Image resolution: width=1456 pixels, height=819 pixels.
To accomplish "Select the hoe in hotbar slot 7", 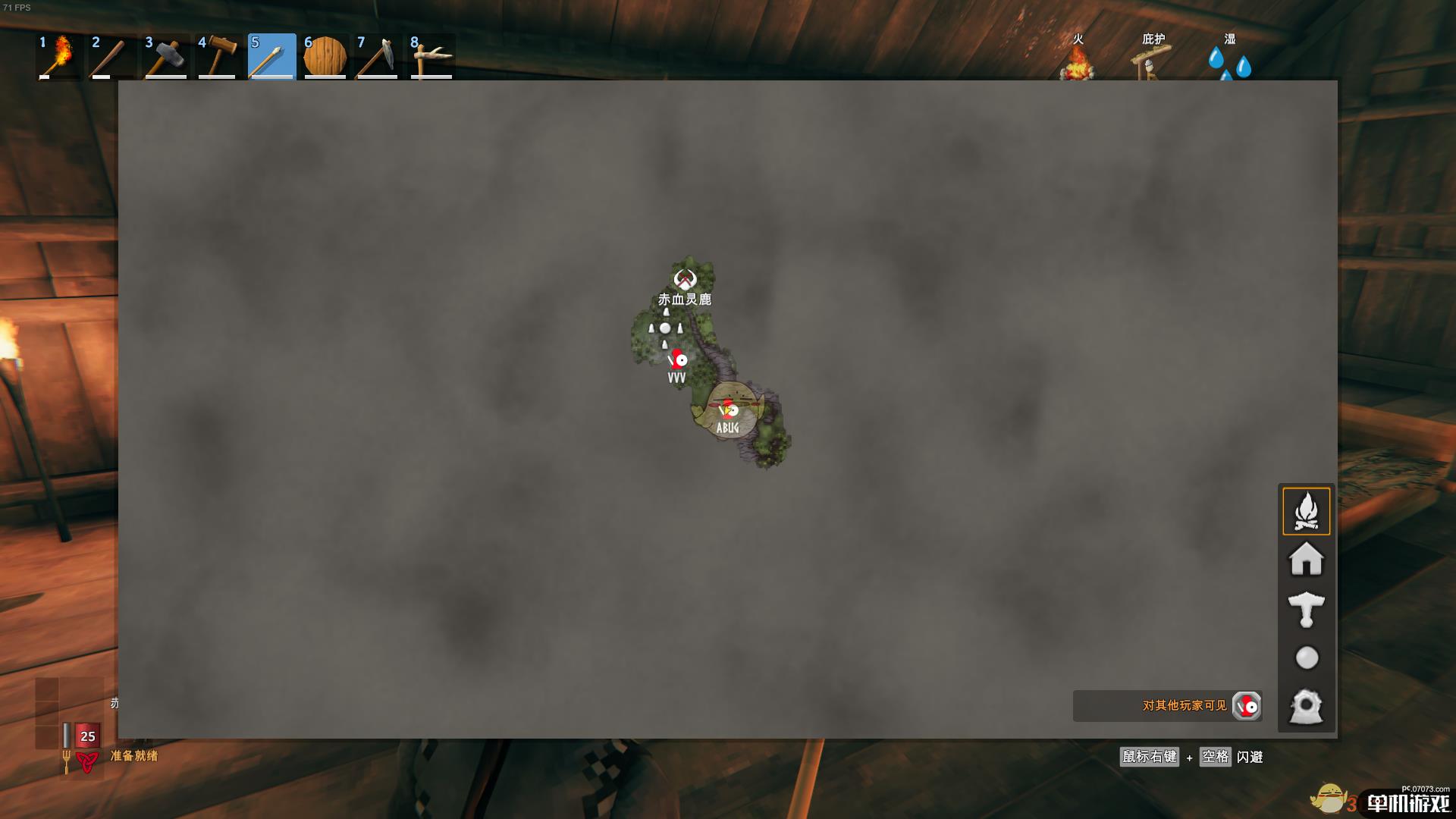I will point(378,56).
